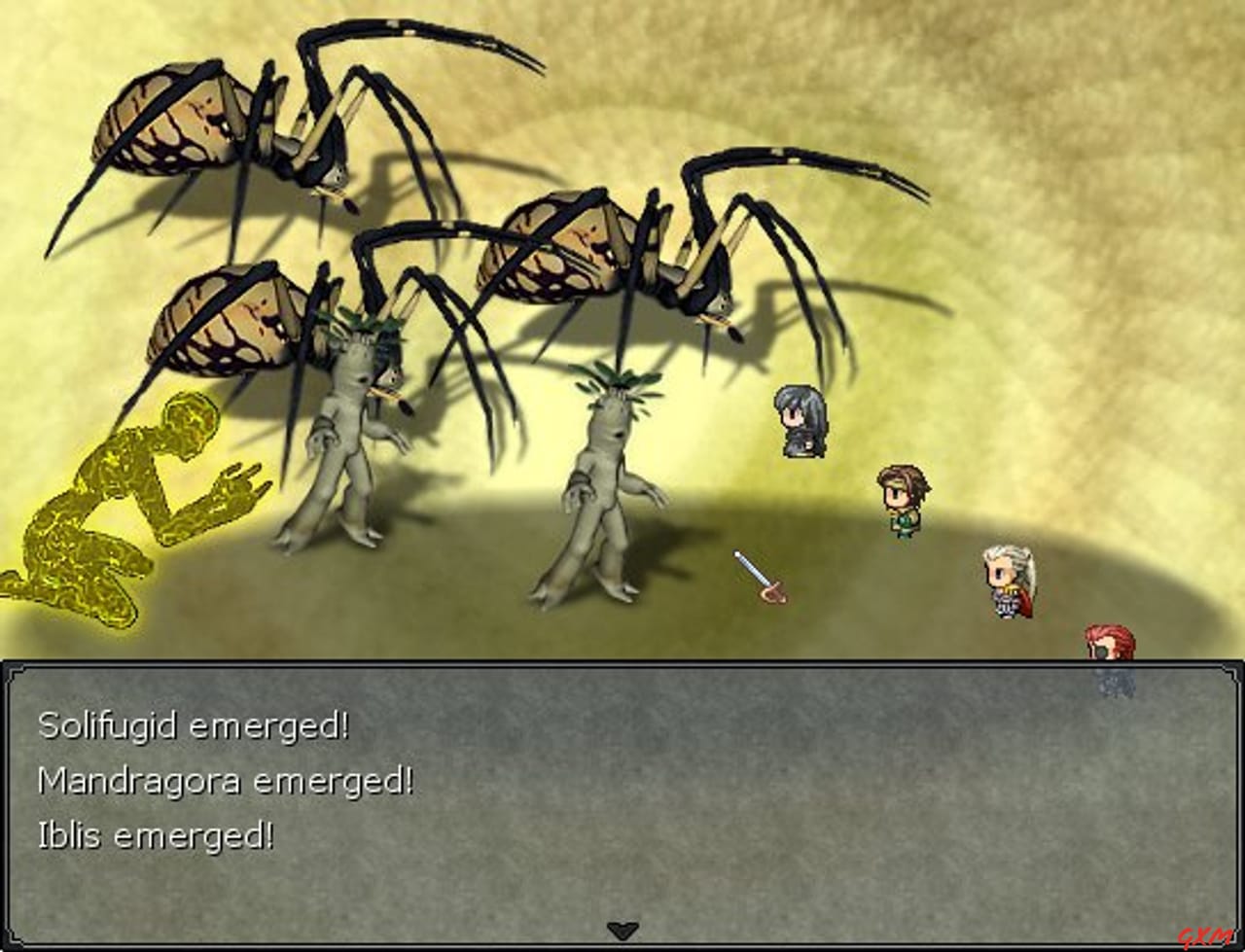Click the battle message window border

(x=622, y=663)
